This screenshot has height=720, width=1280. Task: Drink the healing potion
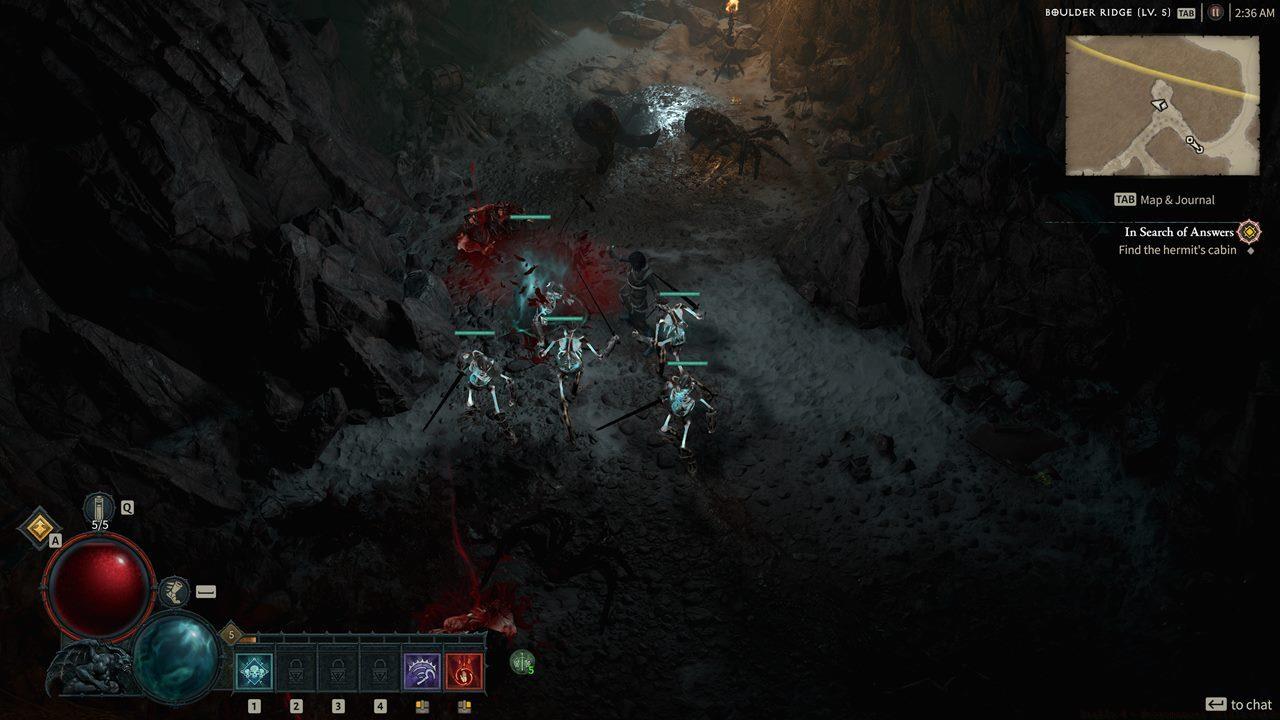(100, 508)
